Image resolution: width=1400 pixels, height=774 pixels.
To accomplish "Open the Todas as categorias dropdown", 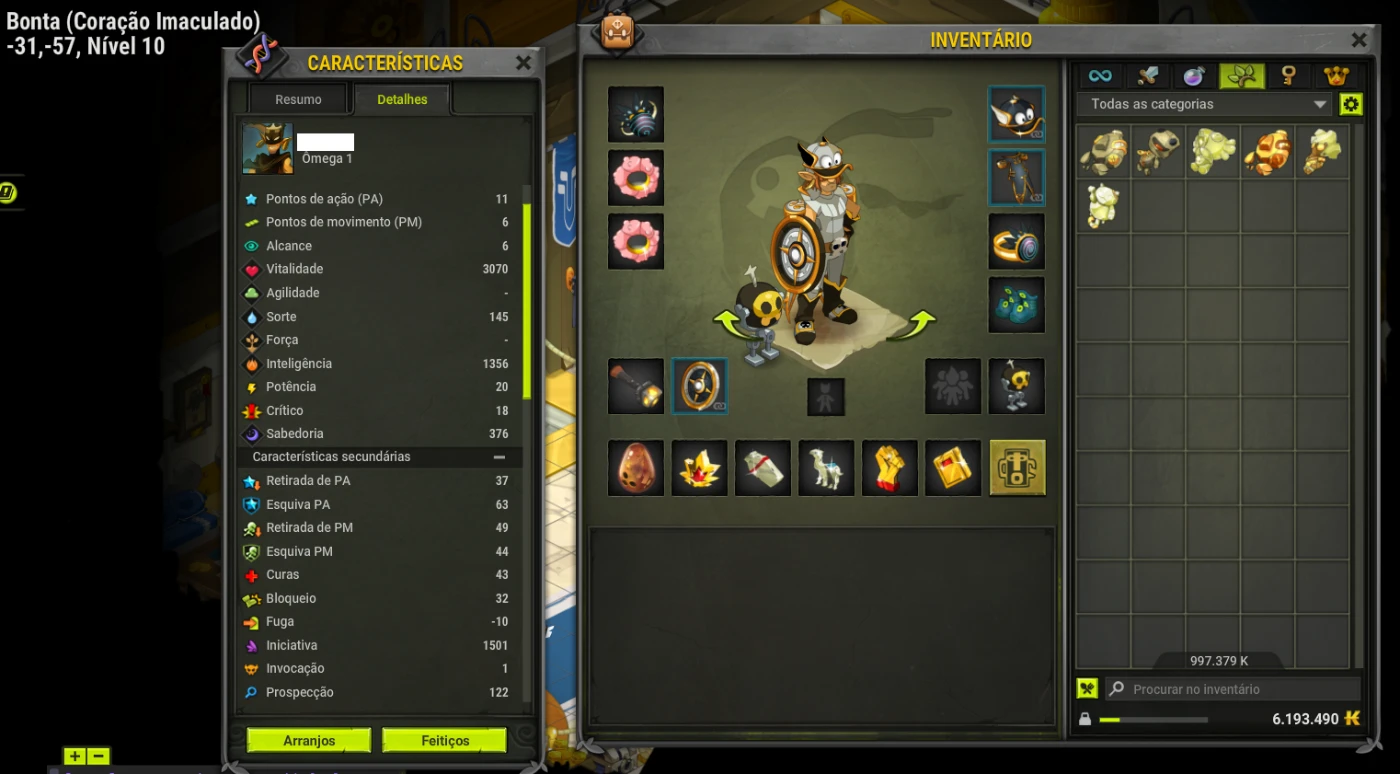I will click(x=1200, y=103).
